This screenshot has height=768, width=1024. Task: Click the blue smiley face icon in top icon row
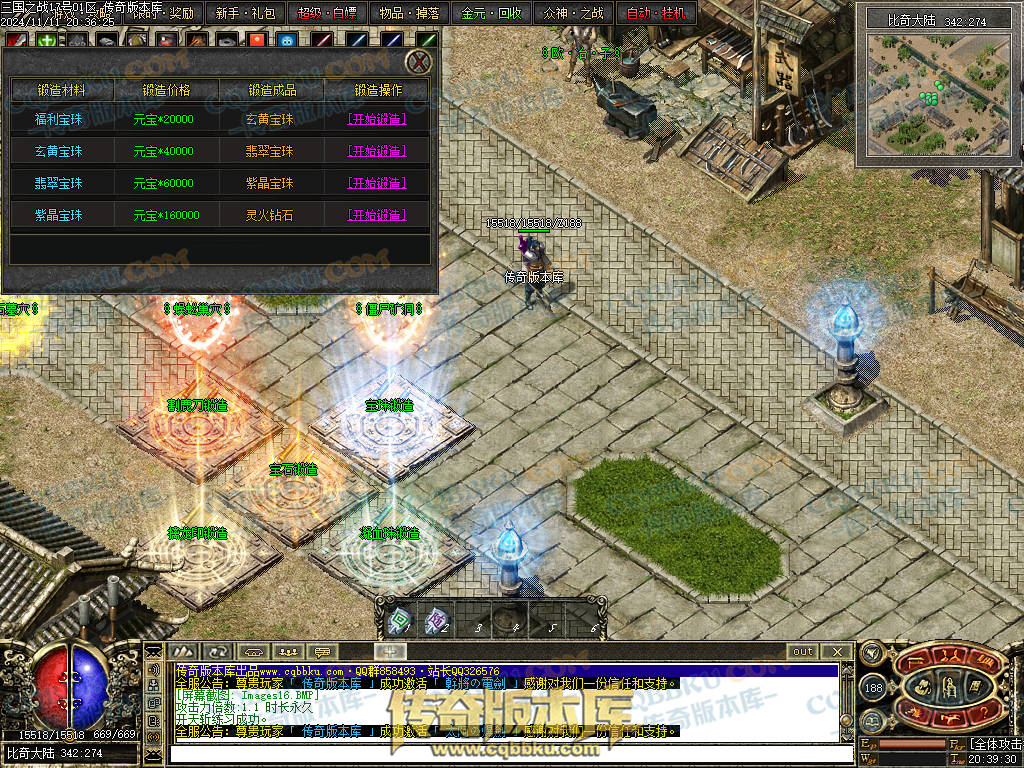pos(288,41)
